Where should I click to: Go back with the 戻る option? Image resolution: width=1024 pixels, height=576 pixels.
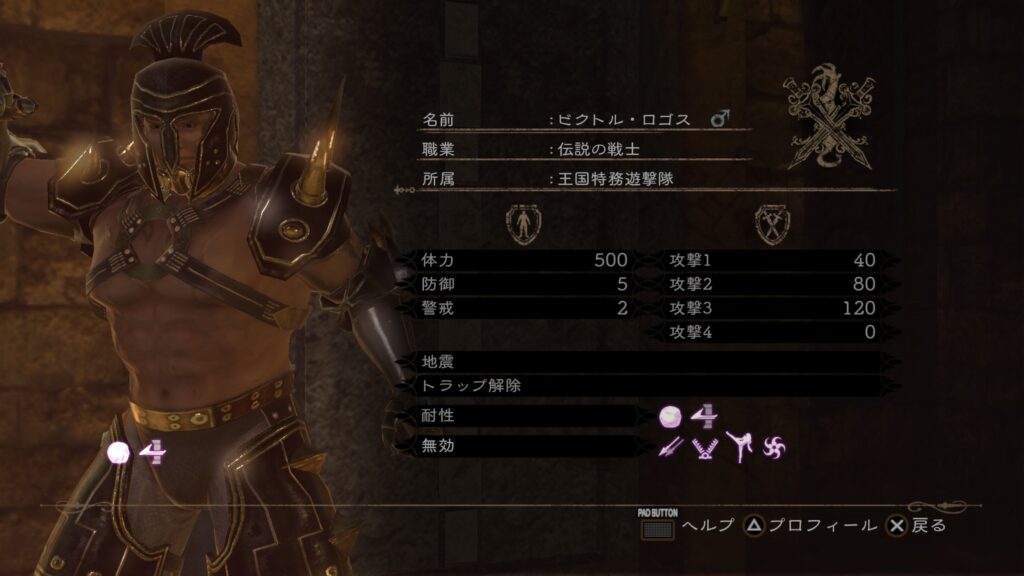[918, 526]
